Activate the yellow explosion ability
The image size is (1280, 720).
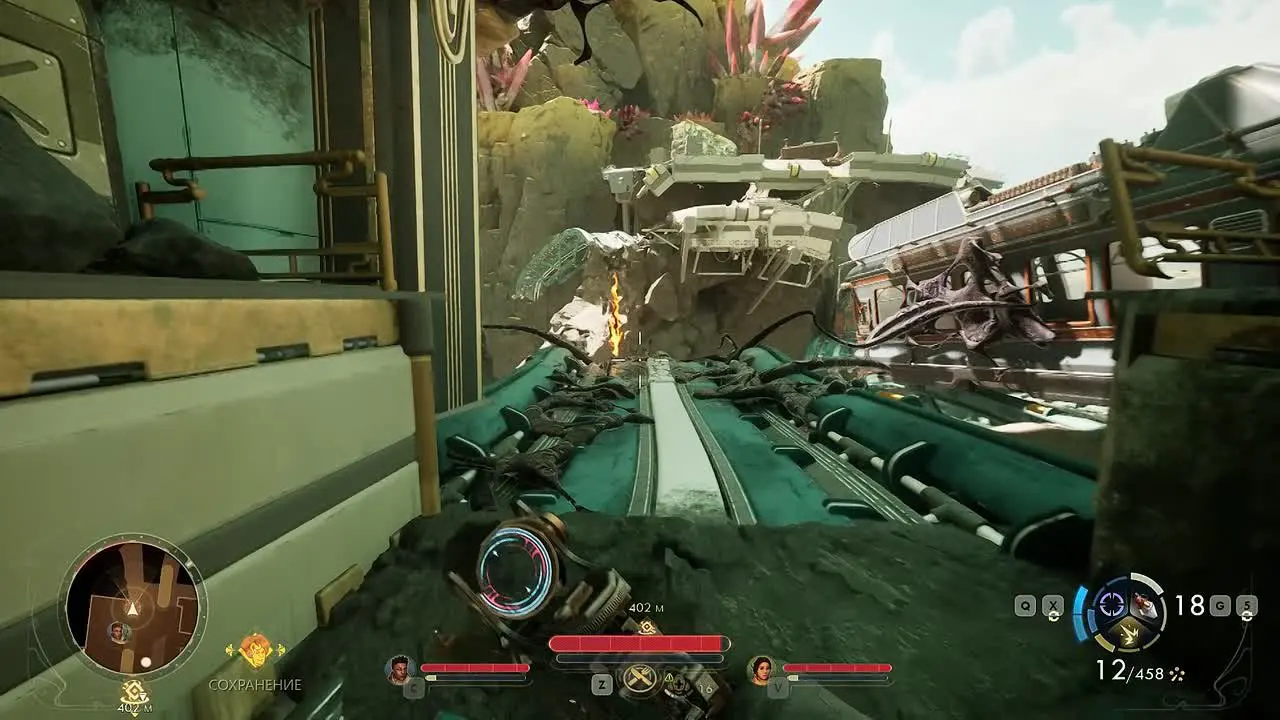click(1128, 630)
